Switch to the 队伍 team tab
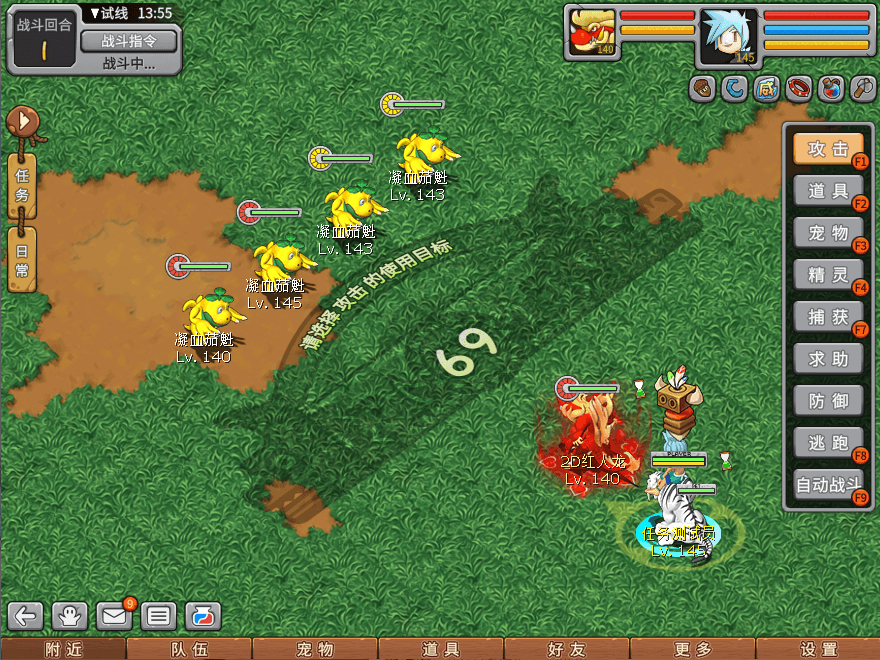Image resolution: width=880 pixels, height=660 pixels. (x=188, y=649)
